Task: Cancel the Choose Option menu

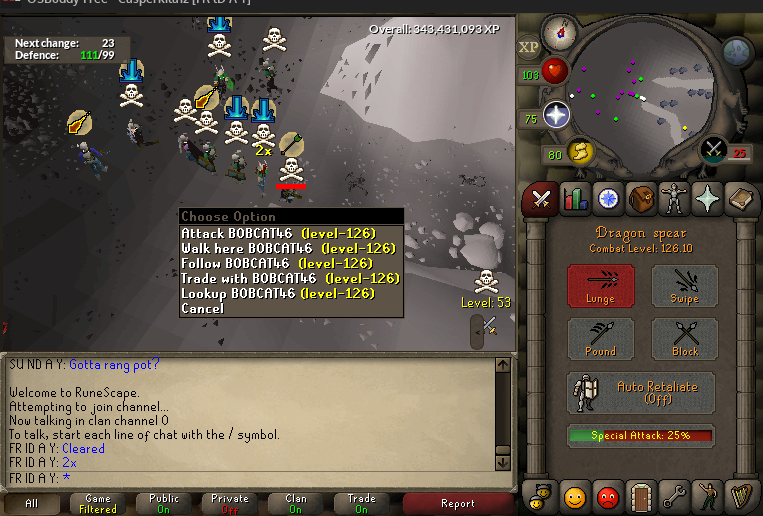Action: click(203, 309)
